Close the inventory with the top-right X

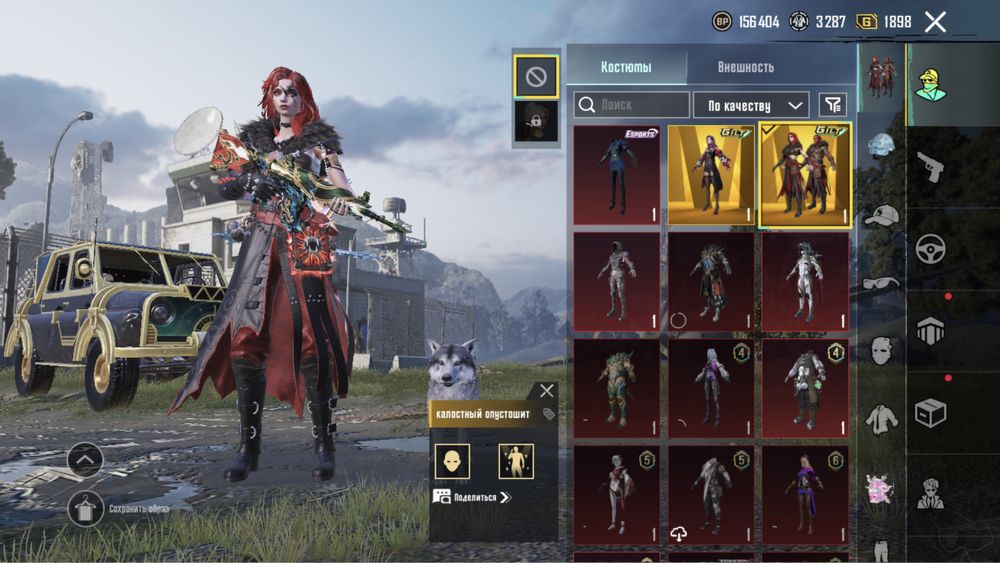935,22
